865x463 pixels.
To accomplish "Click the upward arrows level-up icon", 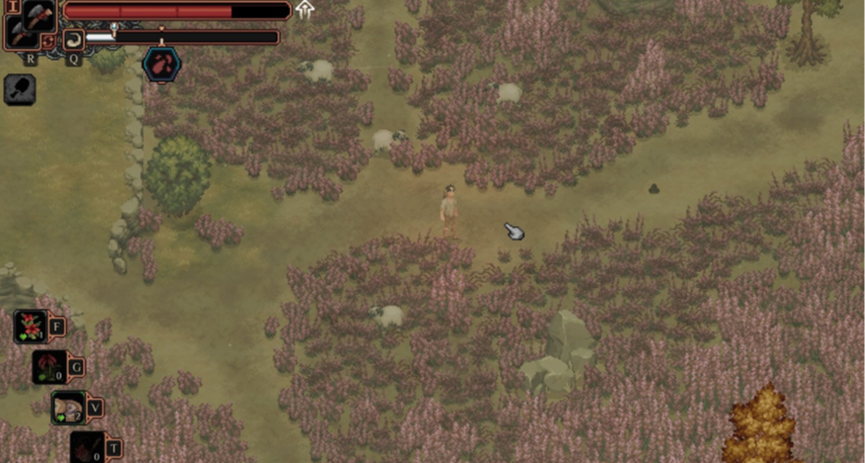I will click(305, 10).
